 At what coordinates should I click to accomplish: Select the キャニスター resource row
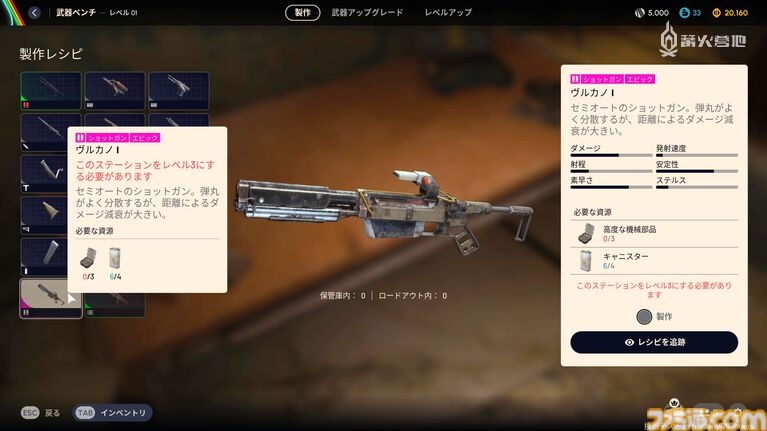click(654, 262)
